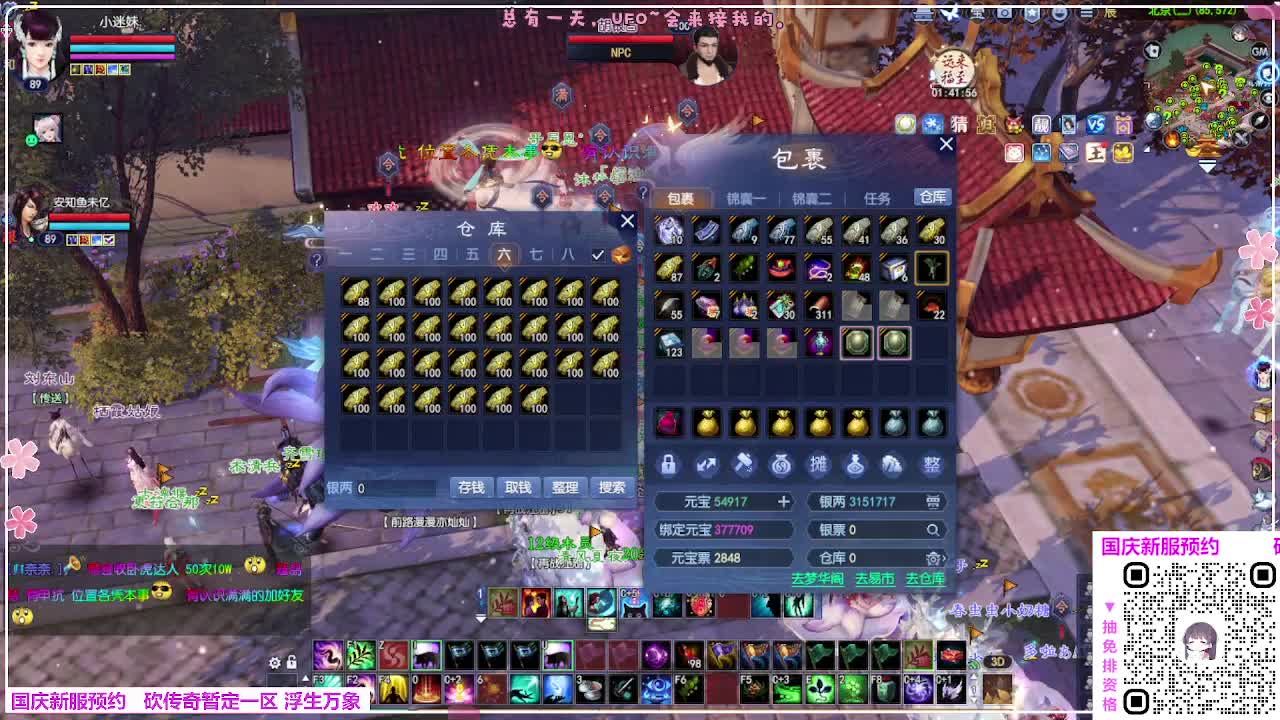Click the magnifier icon next to 银票
Screen dimensions: 1280x720
click(933, 530)
